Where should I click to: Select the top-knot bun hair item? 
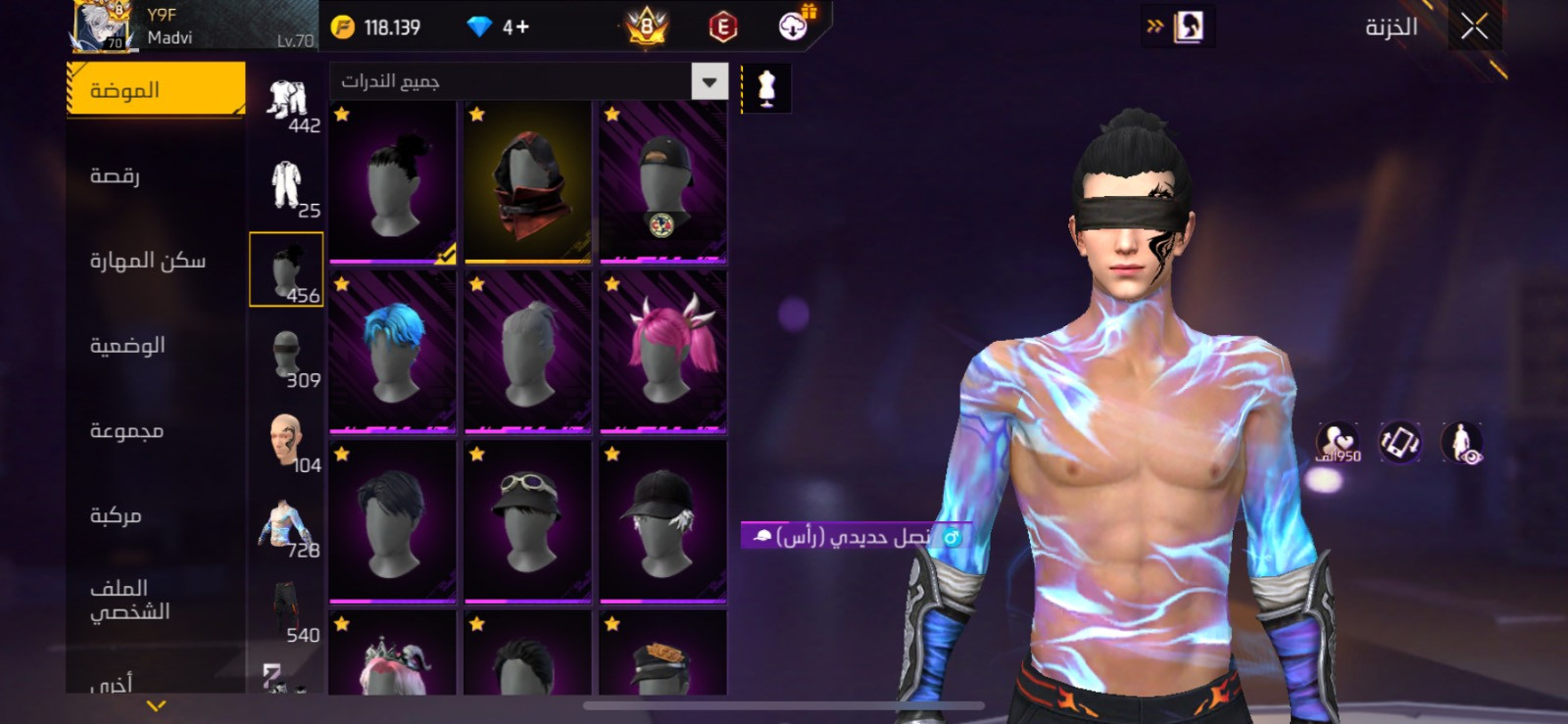pyautogui.click(x=393, y=181)
